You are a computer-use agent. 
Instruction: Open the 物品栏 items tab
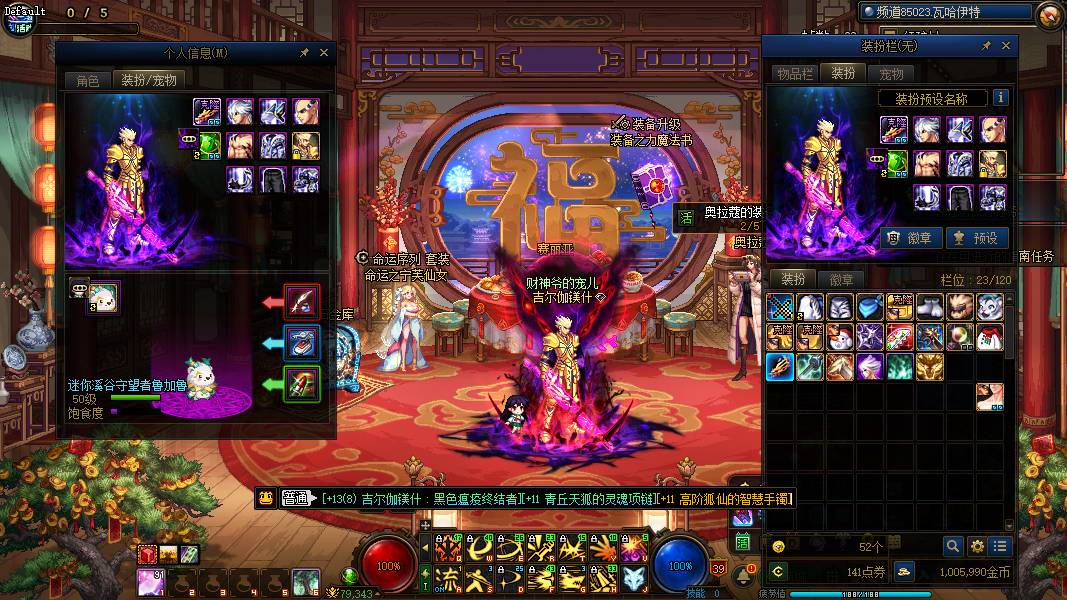795,74
